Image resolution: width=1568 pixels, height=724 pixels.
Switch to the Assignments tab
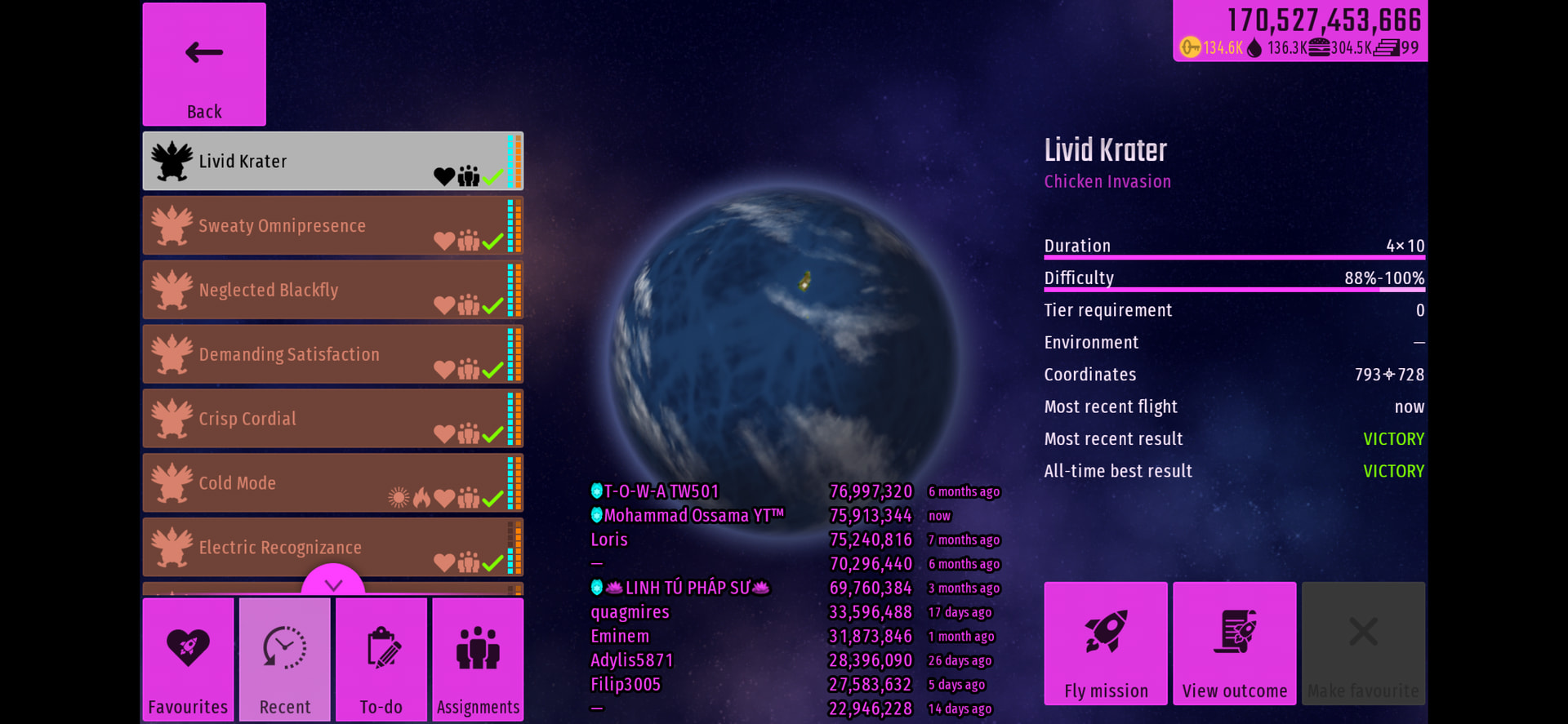pos(478,660)
